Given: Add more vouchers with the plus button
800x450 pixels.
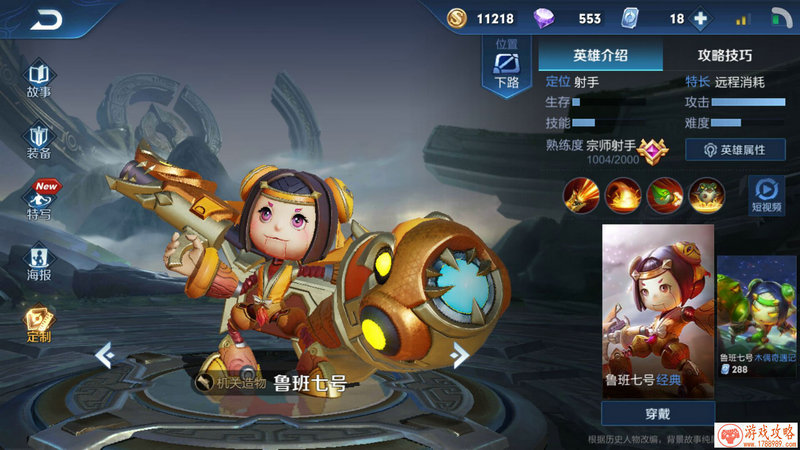Looking at the screenshot, I should [700, 18].
